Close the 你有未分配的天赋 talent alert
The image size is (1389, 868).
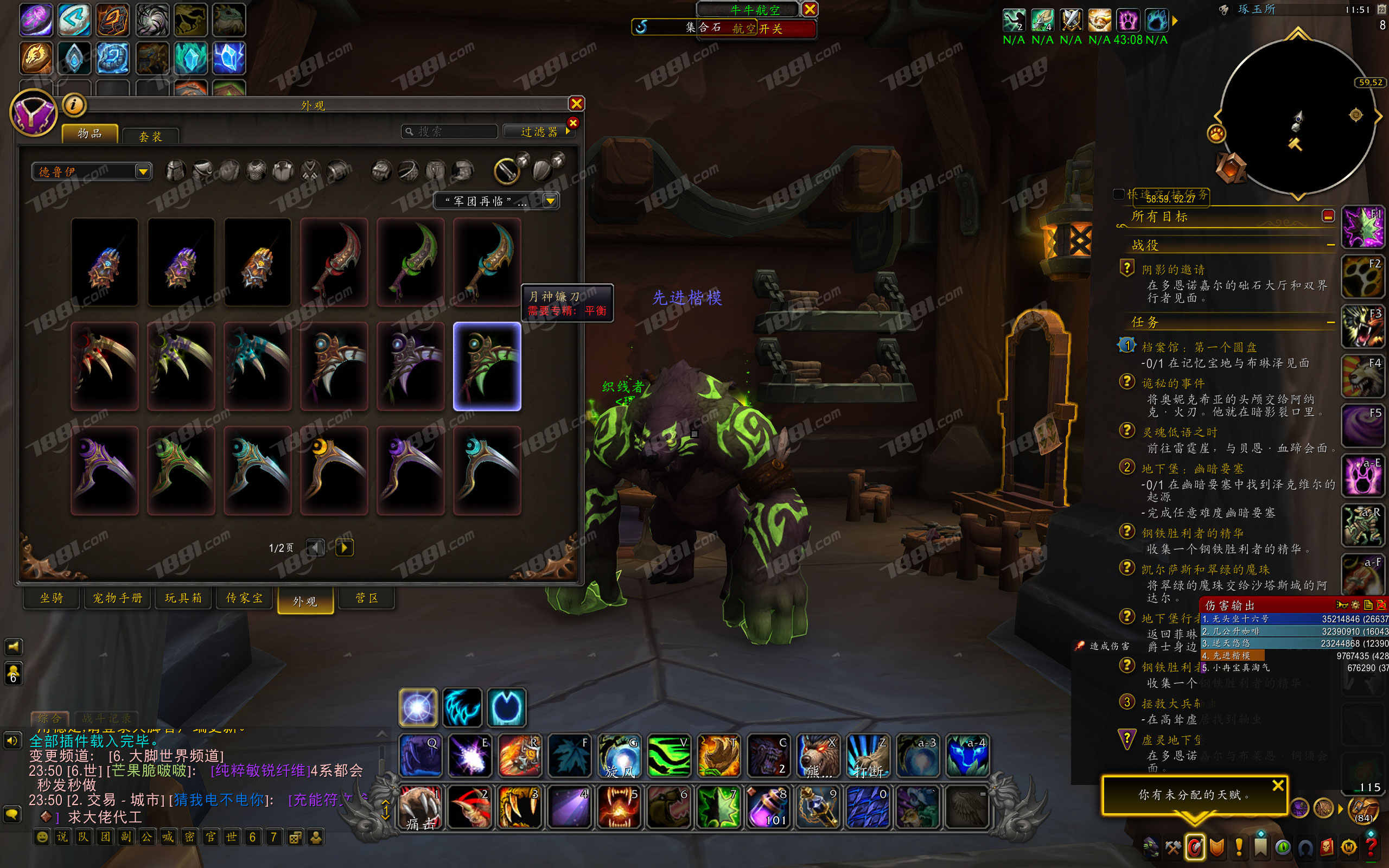[x=1278, y=786]
